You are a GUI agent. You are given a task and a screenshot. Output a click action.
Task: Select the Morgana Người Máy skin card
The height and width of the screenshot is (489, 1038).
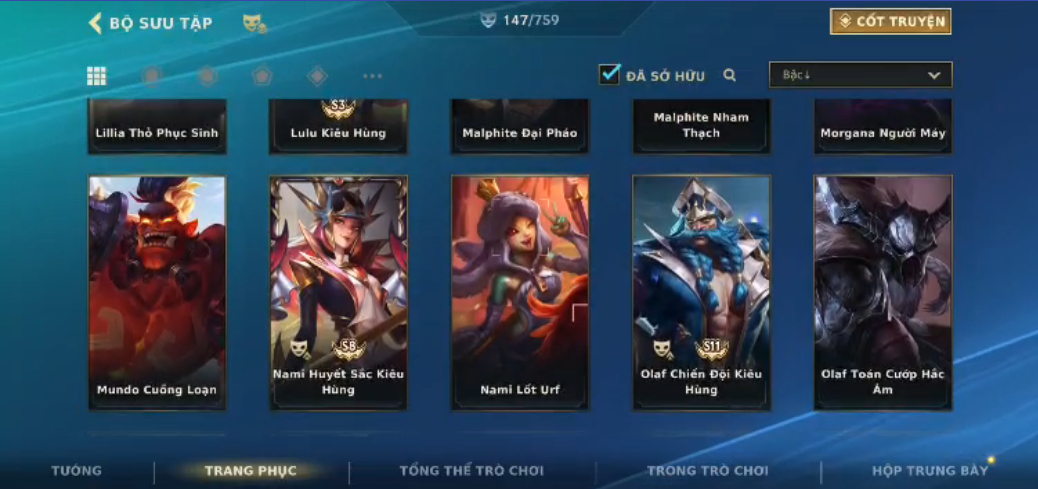(x=883, y=127)
